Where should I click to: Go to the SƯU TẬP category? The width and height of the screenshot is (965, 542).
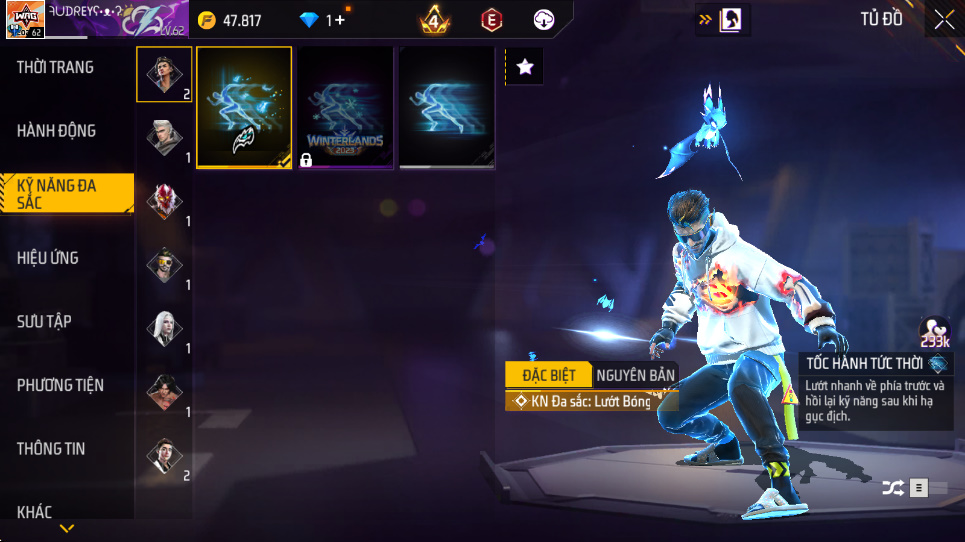(x=45, y=321)
